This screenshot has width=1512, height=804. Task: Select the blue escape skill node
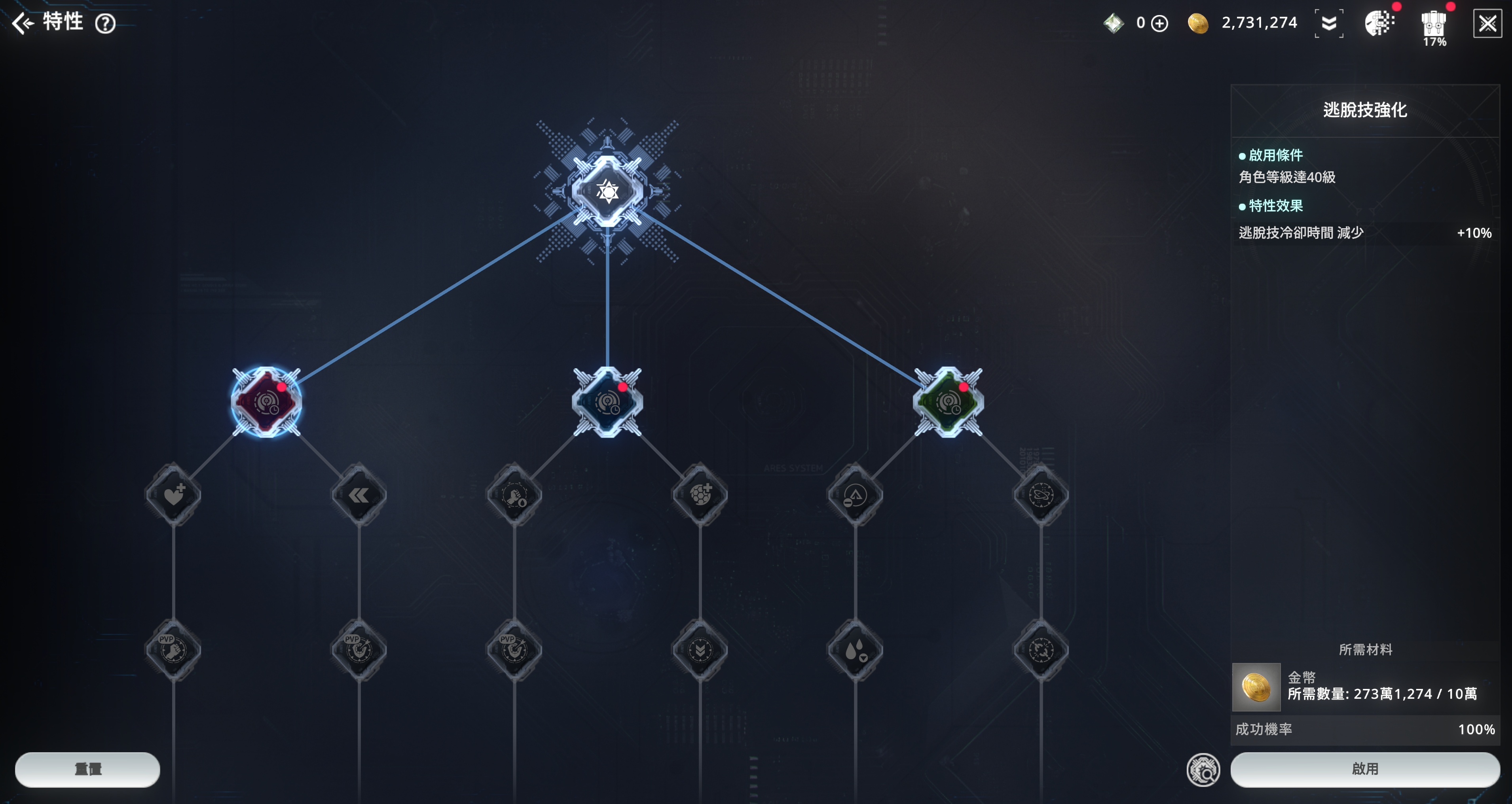(x=607, y=402)
